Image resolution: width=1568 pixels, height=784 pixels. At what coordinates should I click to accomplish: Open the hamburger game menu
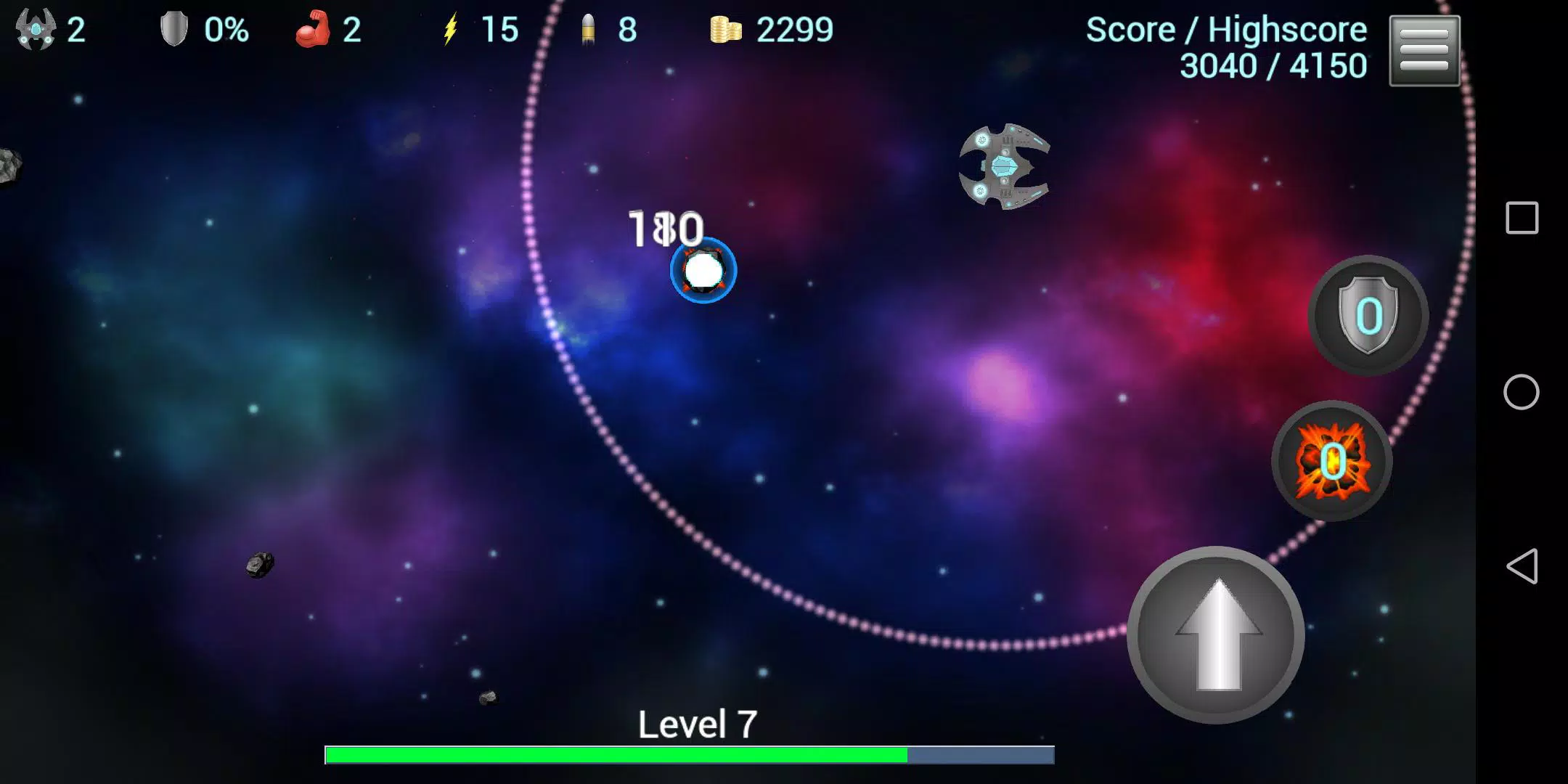tap(1424, 49)
